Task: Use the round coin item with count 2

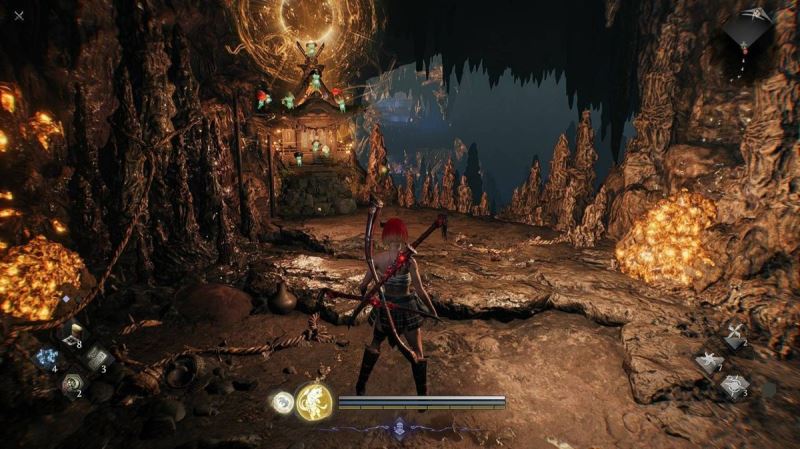Action: 72,383
